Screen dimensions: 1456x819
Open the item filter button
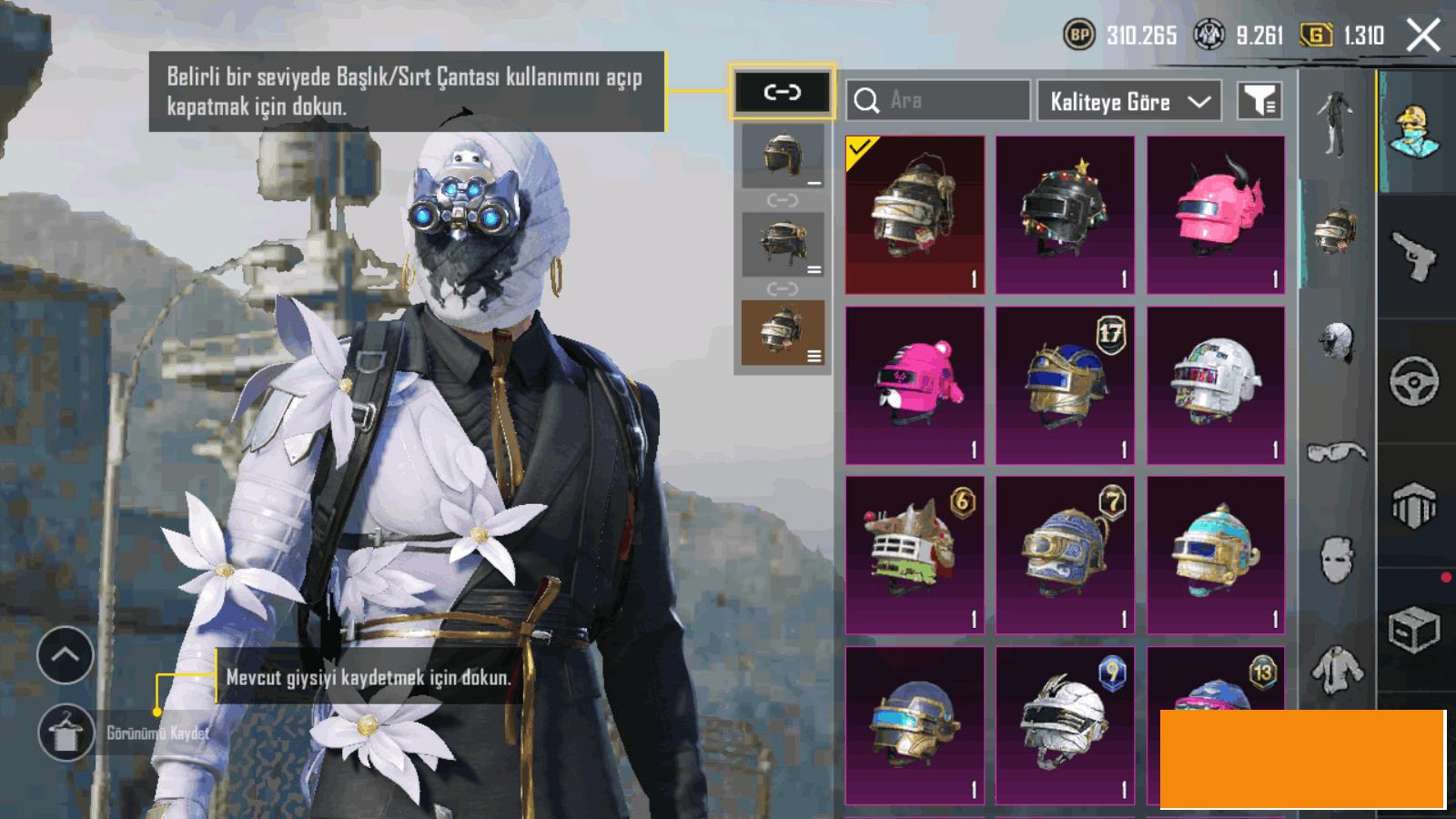pyautogui.click(x=1259, y=101)
